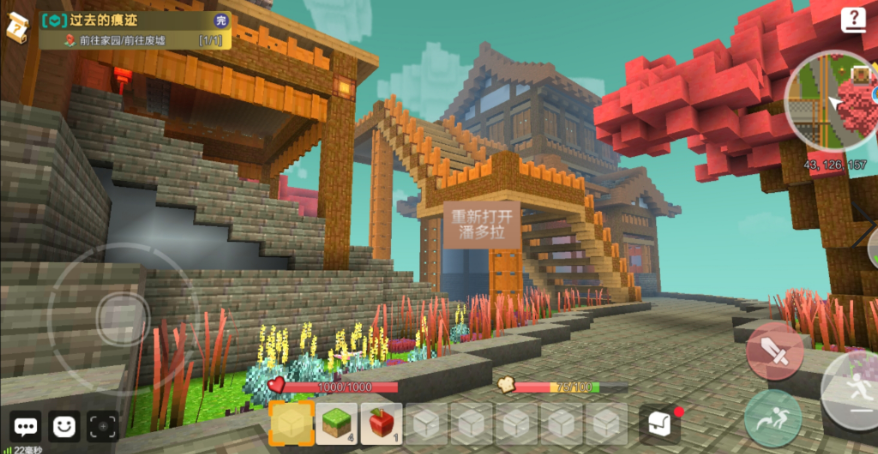Toggle the crosshair focus mode button
This screenshot has width=878, height=454.
102,426
